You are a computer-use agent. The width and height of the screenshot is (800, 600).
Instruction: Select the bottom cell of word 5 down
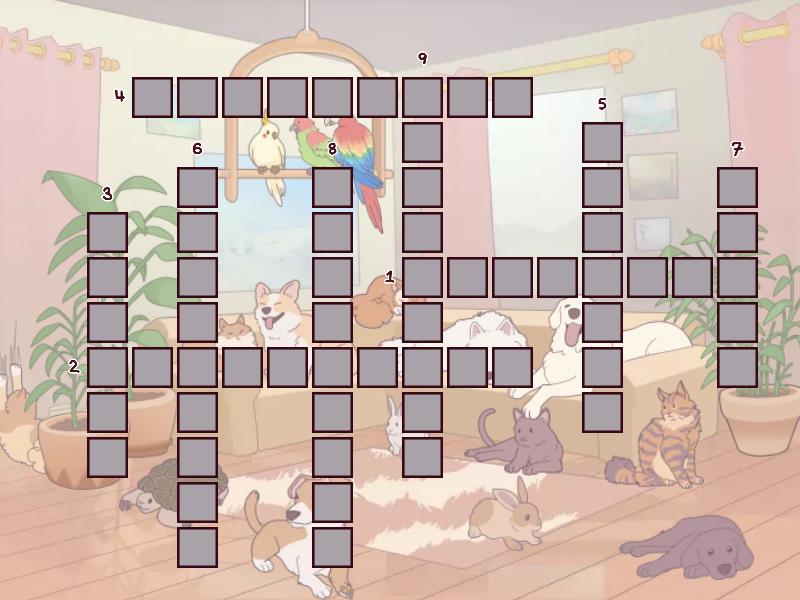pos(602,412)
